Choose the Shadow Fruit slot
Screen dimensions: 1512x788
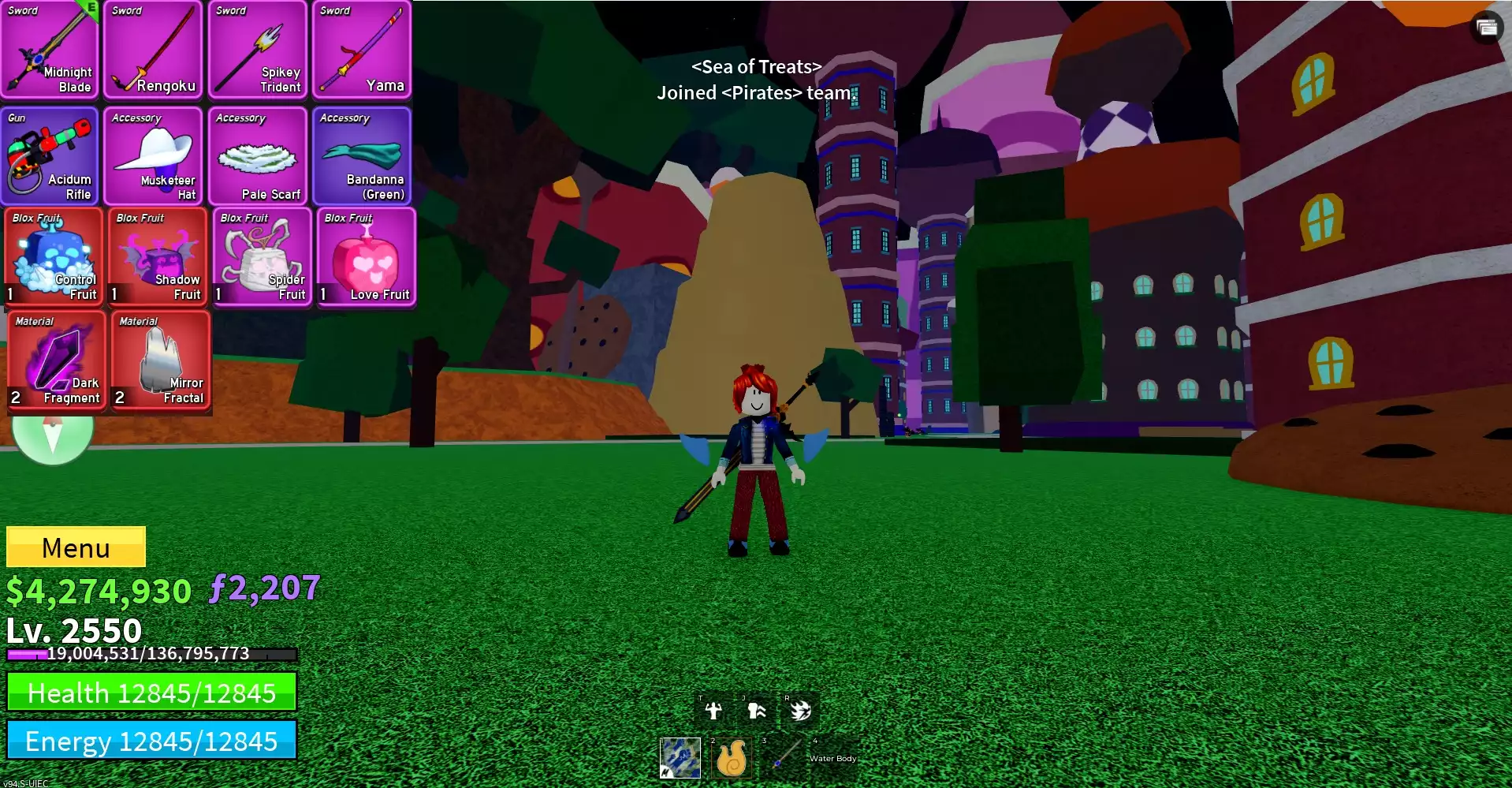(158, 257)
